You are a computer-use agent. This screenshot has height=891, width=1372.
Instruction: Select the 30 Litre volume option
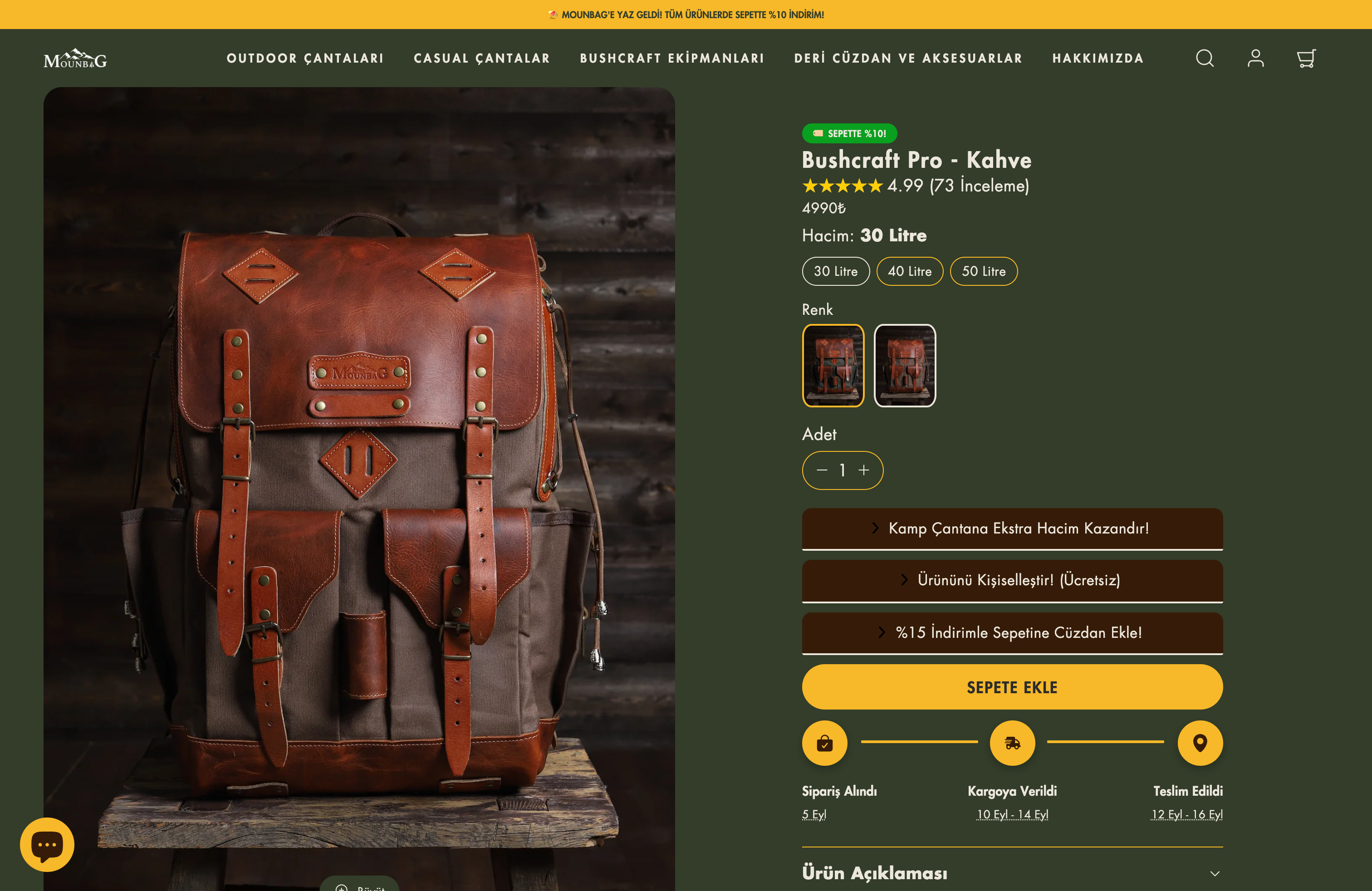835,271
